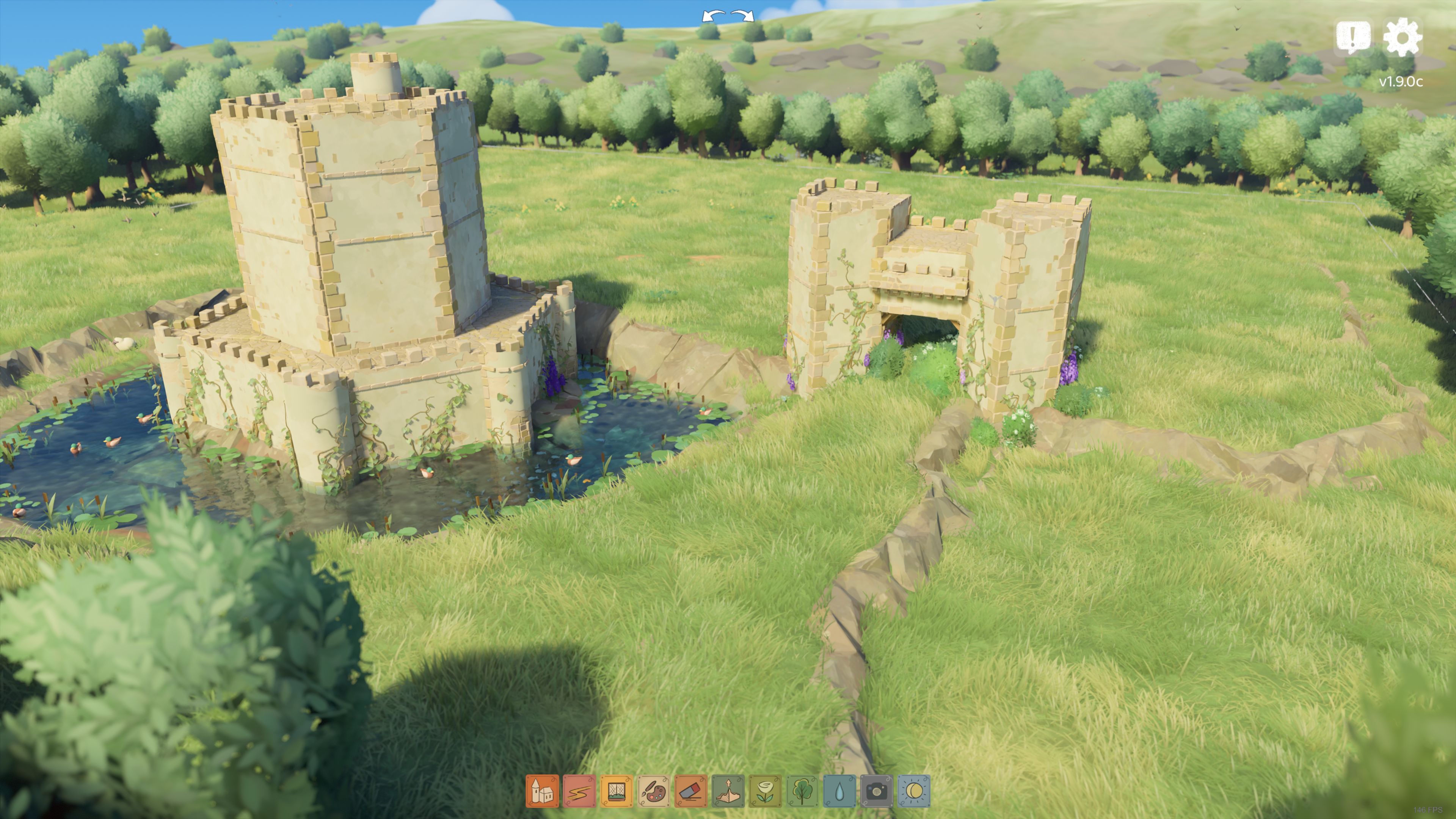Select the terrain raise tool
The width and height of the screenshot is (1456, 819).
click(x=728, y=790)
